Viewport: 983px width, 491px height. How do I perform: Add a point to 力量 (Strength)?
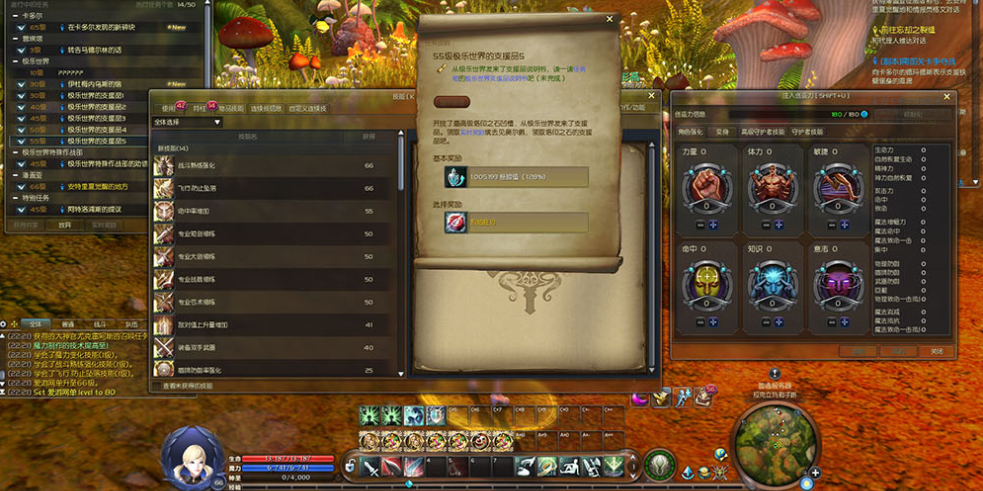[713, 225]
